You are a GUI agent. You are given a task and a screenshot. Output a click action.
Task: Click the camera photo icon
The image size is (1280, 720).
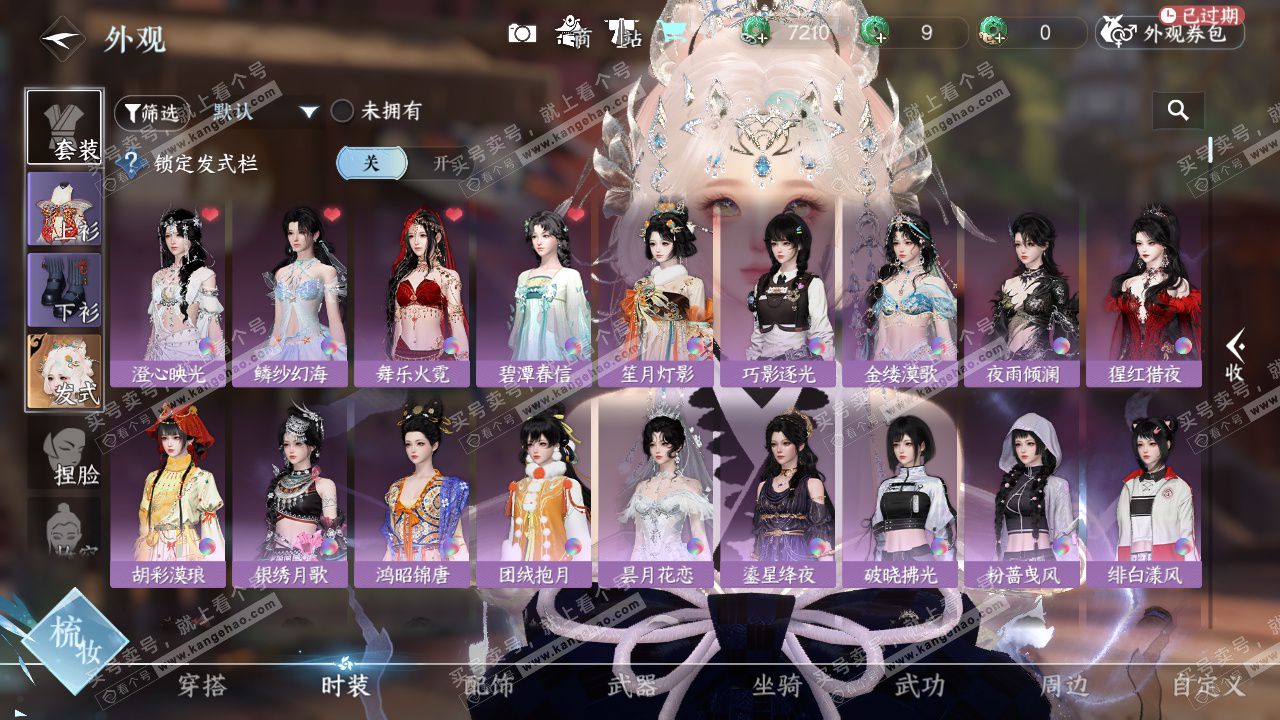click(x=522, y=34)
